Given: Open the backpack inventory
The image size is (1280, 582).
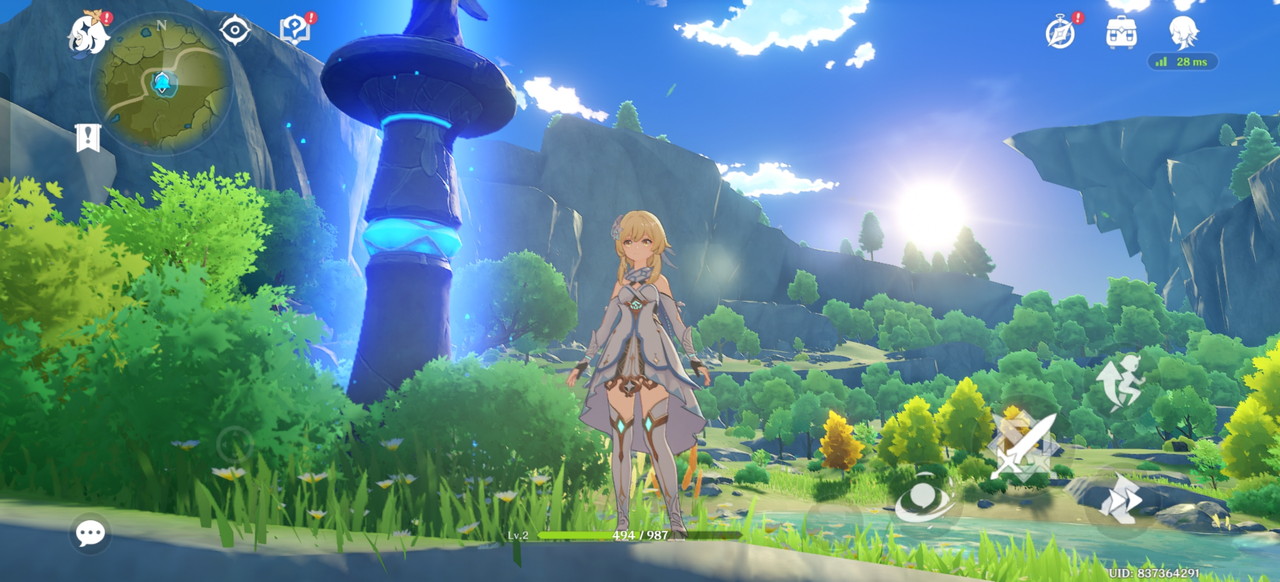Looking at the screenshot, I should click(1121, 32).
